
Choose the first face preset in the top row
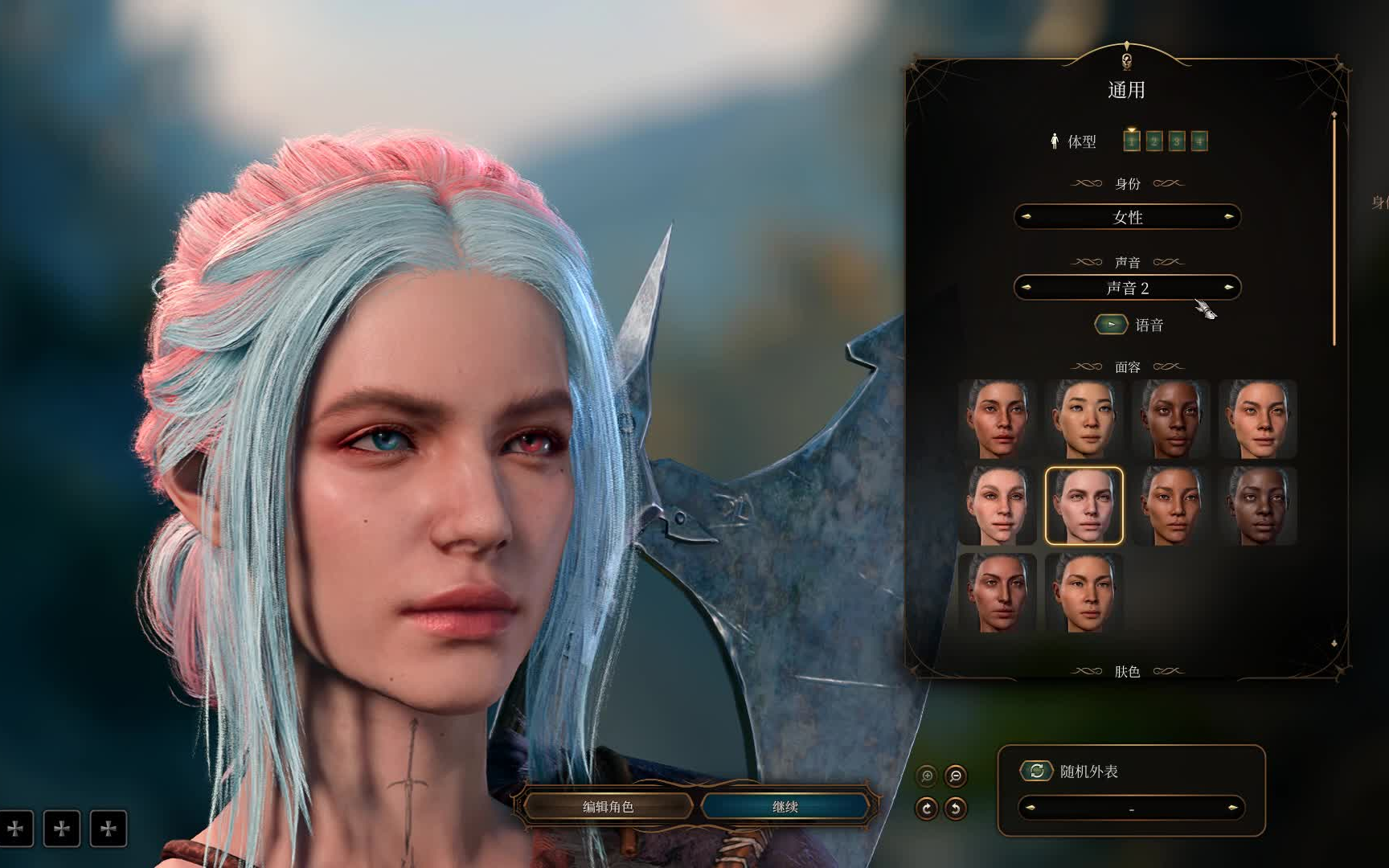pyautogui.click(x=997, y=419)
